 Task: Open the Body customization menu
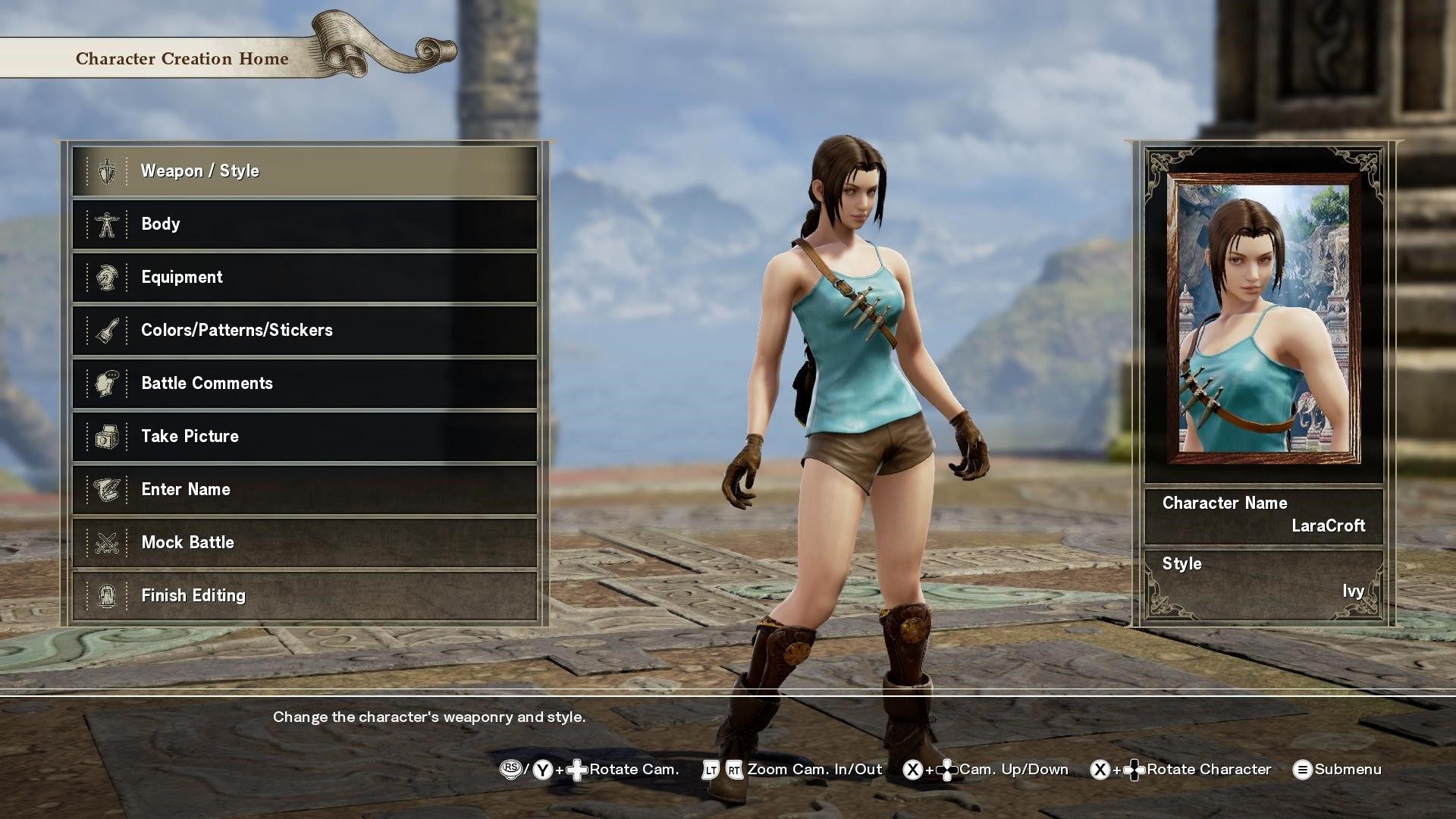coord(304,224)
